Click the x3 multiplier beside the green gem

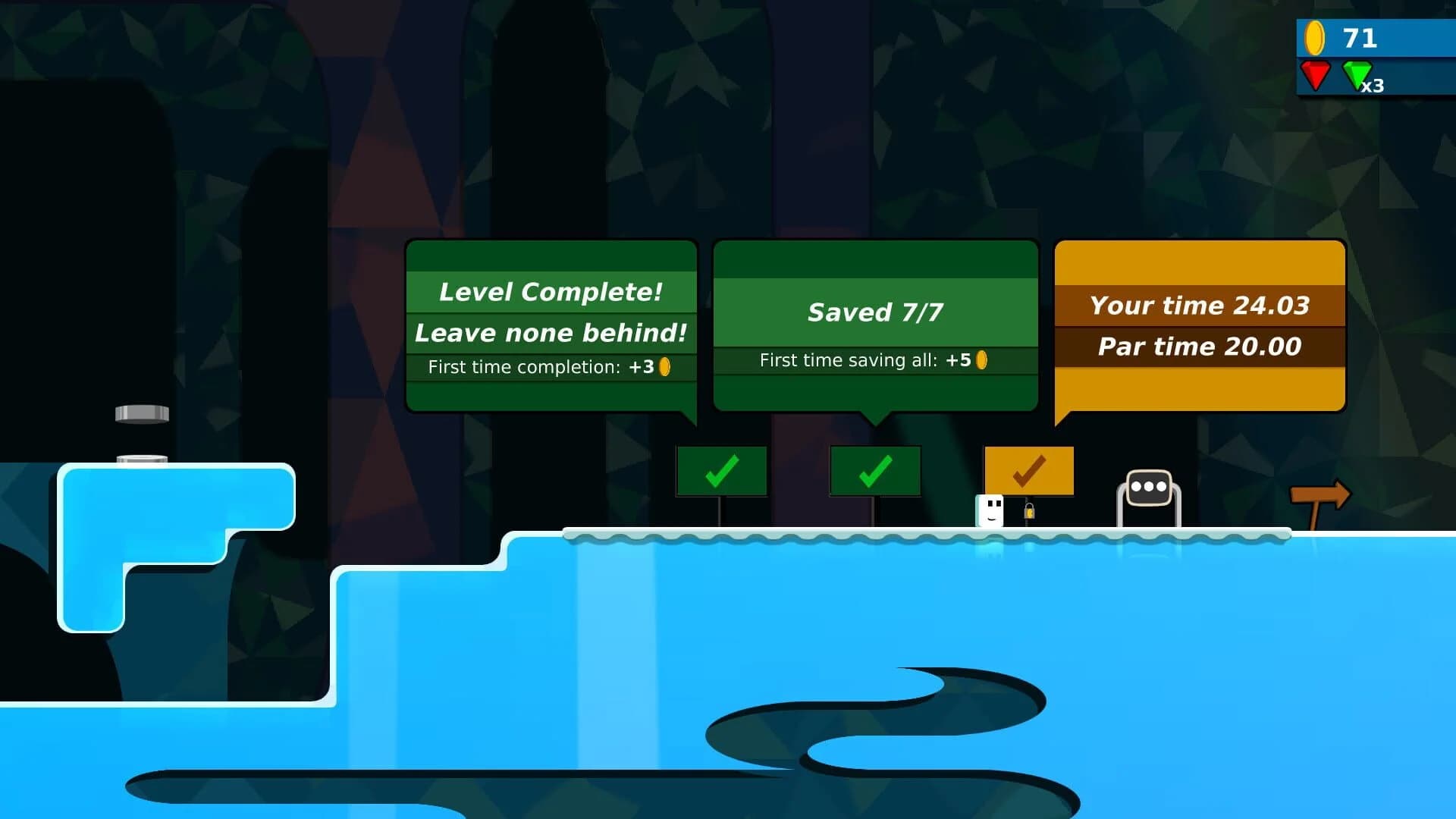tap(1373, 86)
